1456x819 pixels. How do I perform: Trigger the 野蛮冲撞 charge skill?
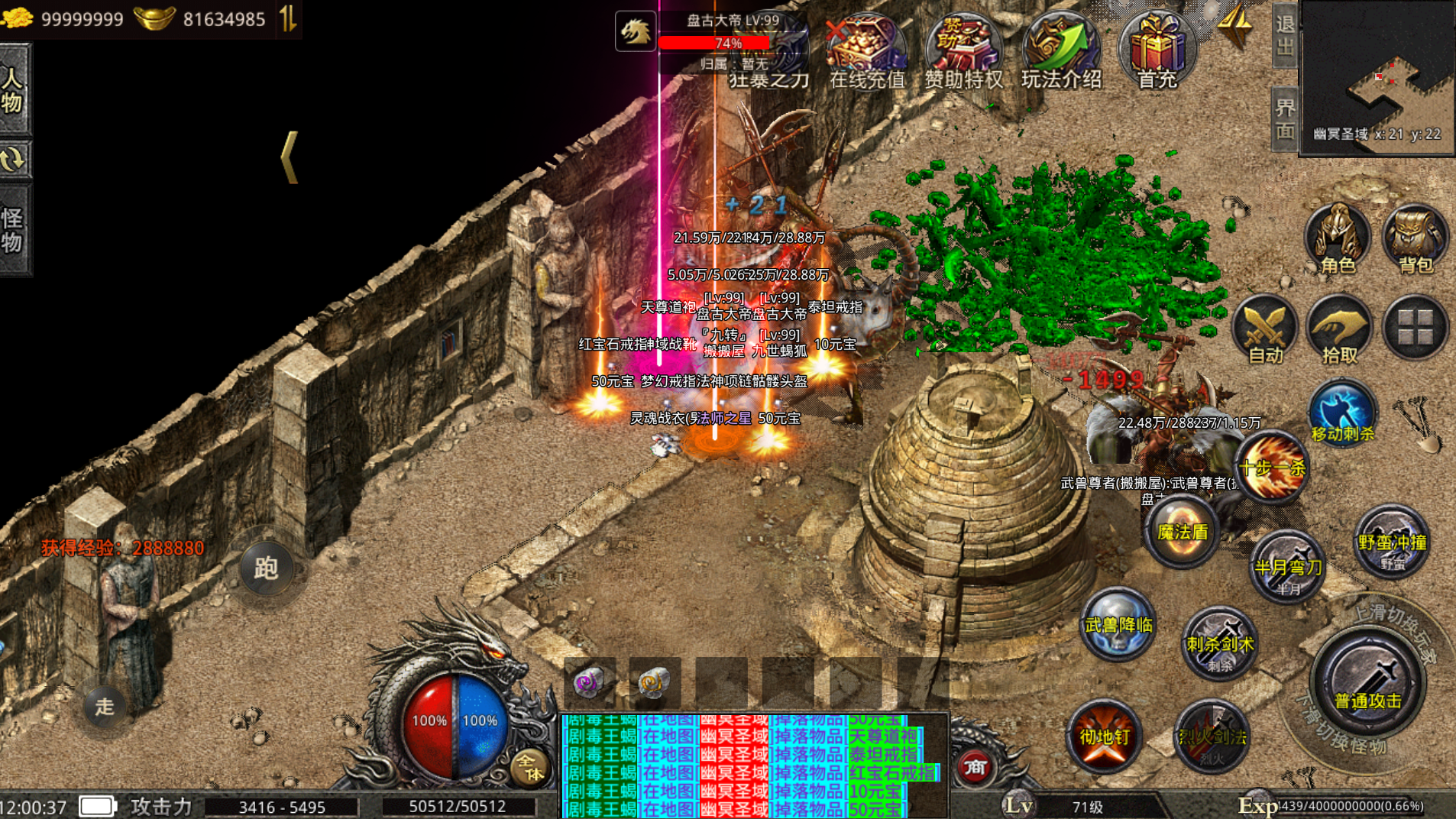(1392, 542)
